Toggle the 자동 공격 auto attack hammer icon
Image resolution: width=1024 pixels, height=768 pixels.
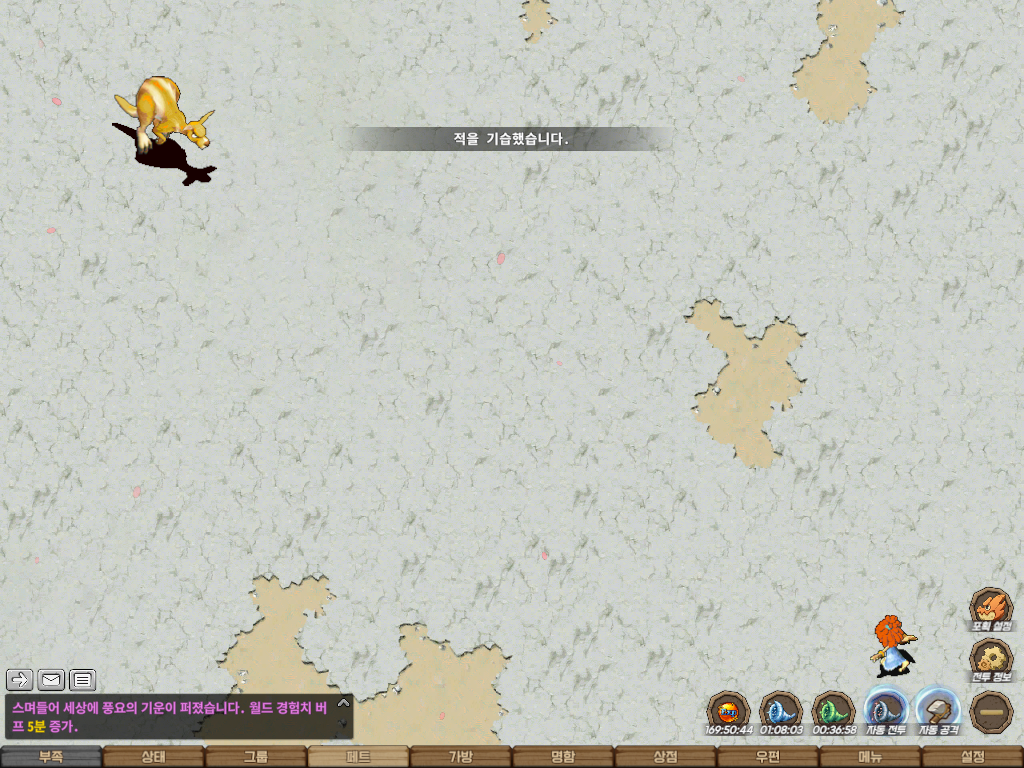(x=938, y=711)
